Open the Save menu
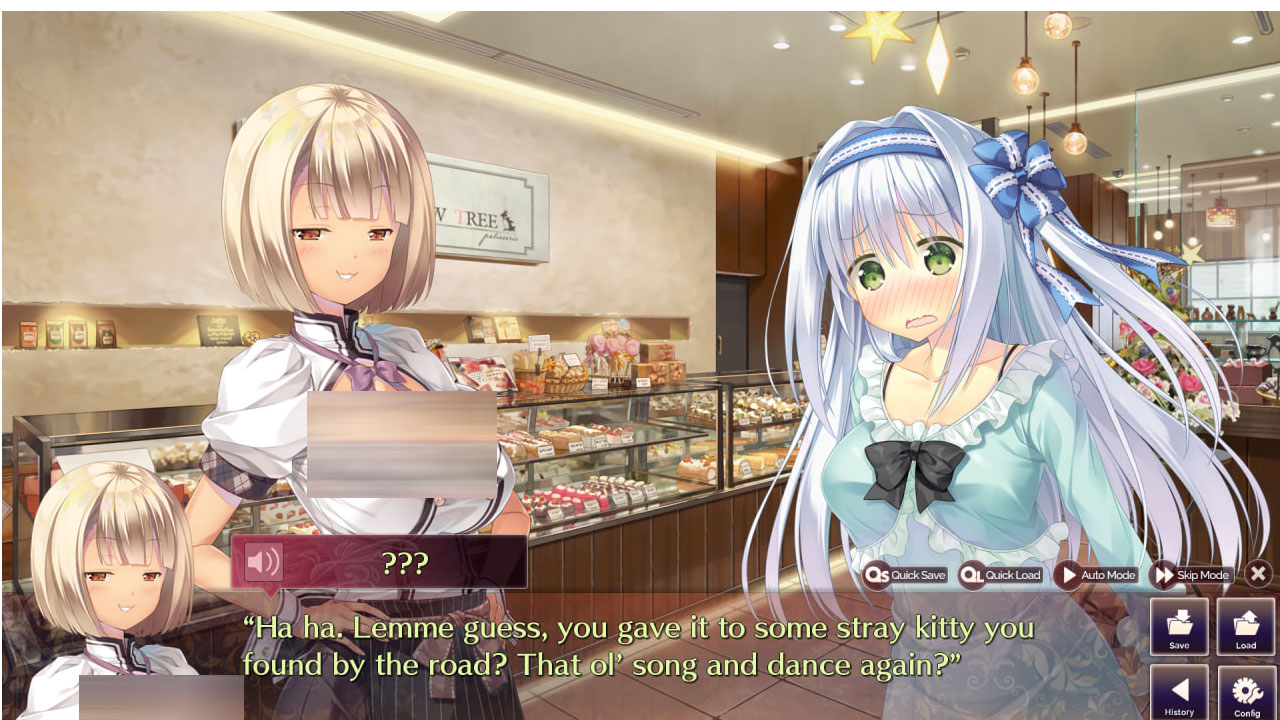The height and width of the screenshot is (720, 1280). (1179, 628)
